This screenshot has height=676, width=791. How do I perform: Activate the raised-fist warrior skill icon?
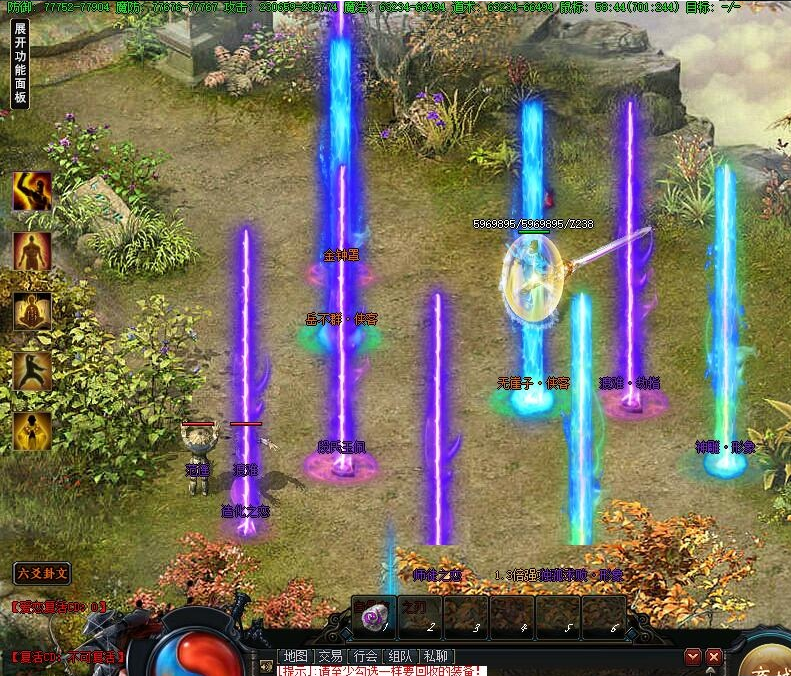(x=32, y=191)
